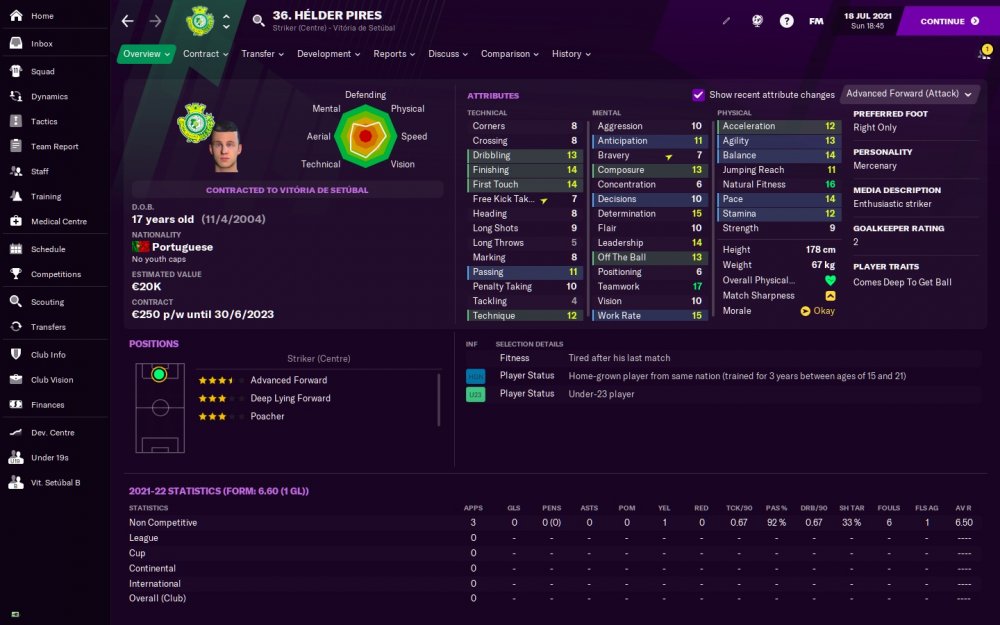Toggle Show recent attribute changes checkbox

pos(698,95)
